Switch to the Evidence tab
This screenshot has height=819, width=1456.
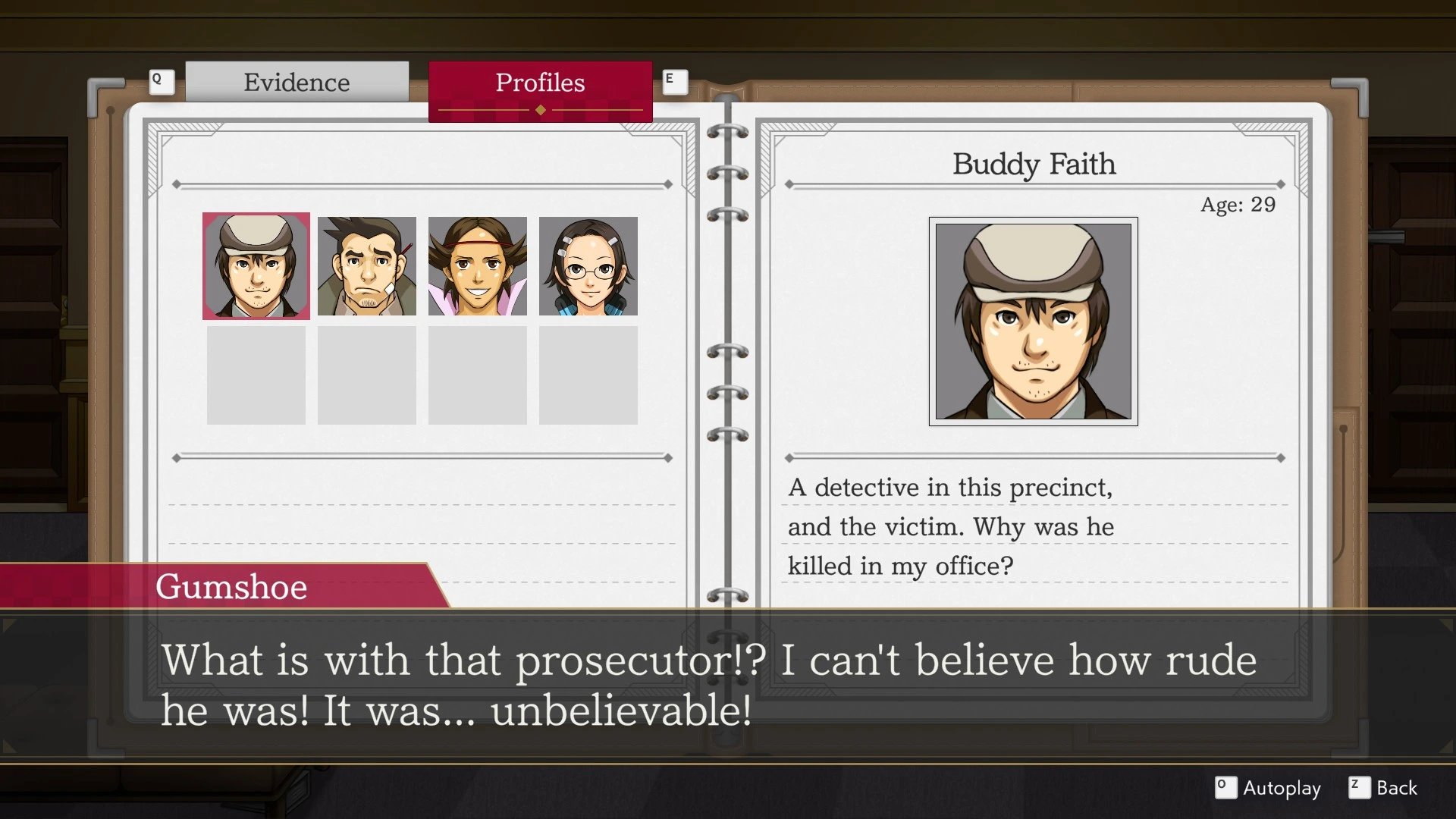click(297, 82)
